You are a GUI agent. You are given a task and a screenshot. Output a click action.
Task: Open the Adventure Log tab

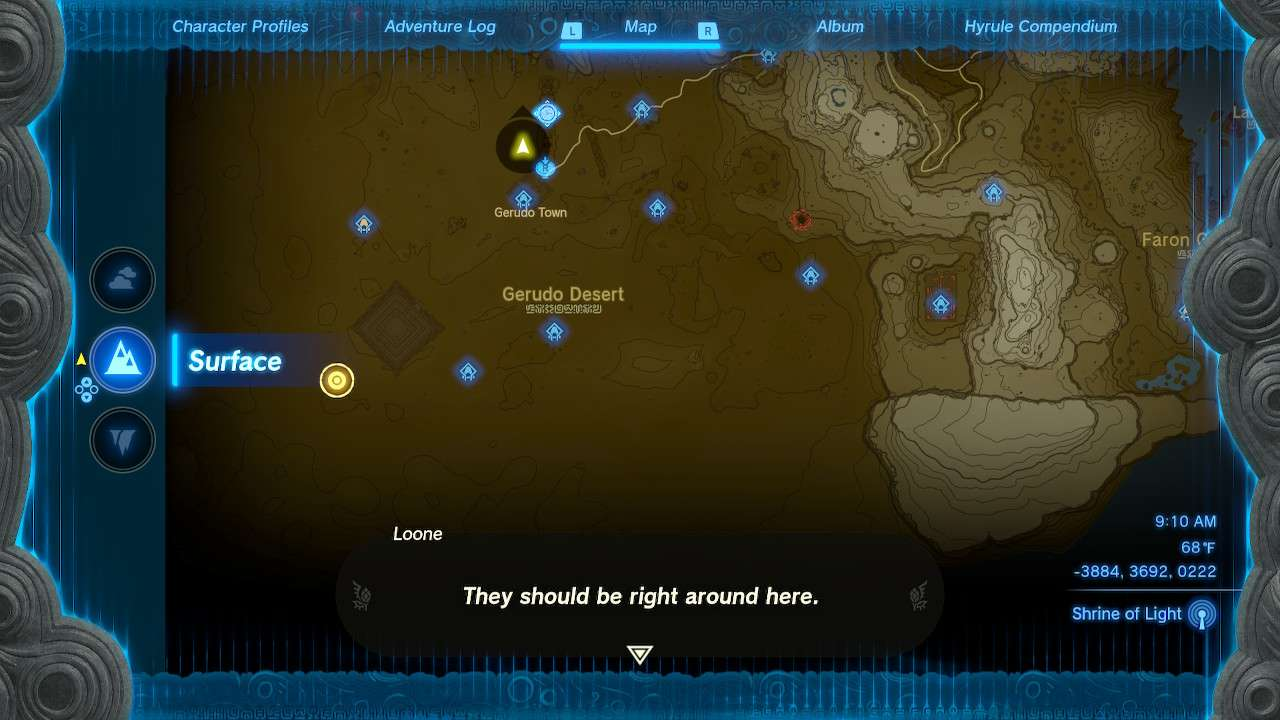[440, 26]
